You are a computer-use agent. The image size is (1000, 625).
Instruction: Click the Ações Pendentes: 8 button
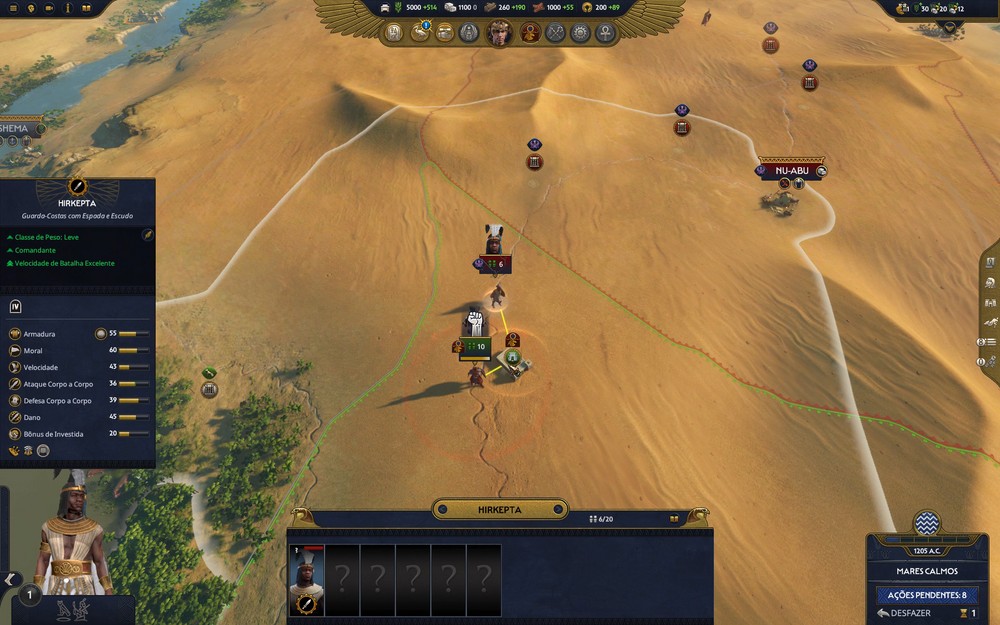point(926,594)
